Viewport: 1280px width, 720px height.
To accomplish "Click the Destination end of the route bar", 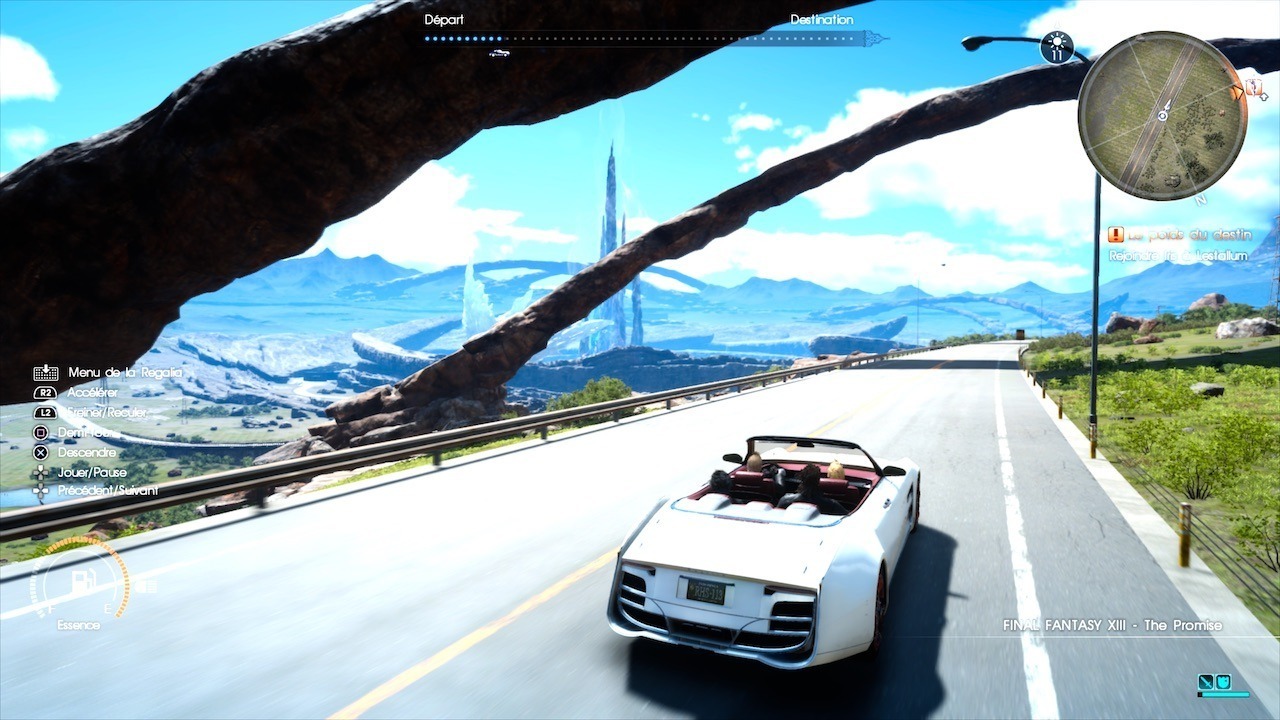I will pyautogui.click(x=874, y=39).
